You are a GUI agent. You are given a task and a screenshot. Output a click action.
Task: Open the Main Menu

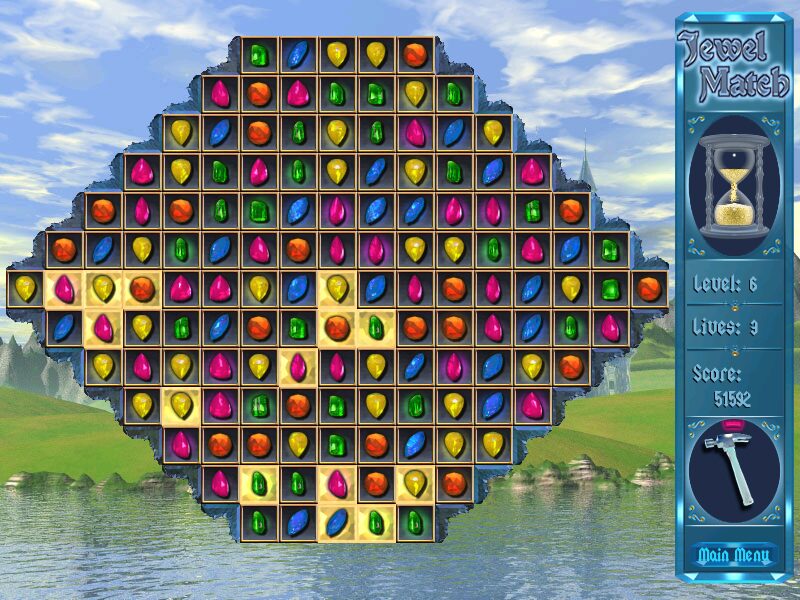(734, 555)
